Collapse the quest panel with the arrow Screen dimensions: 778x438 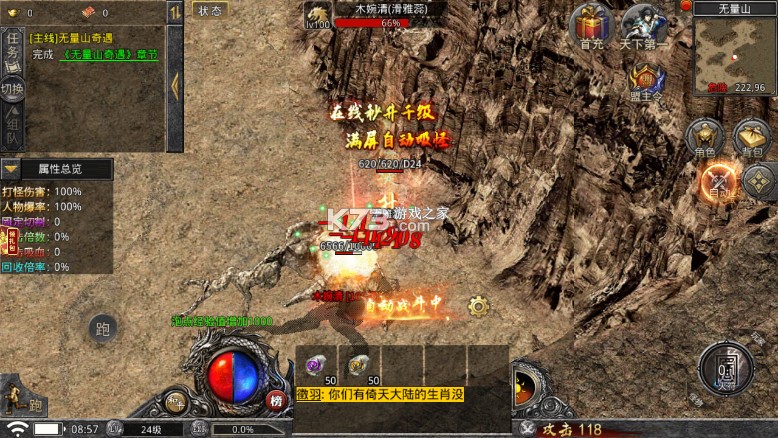coord(175,85)
